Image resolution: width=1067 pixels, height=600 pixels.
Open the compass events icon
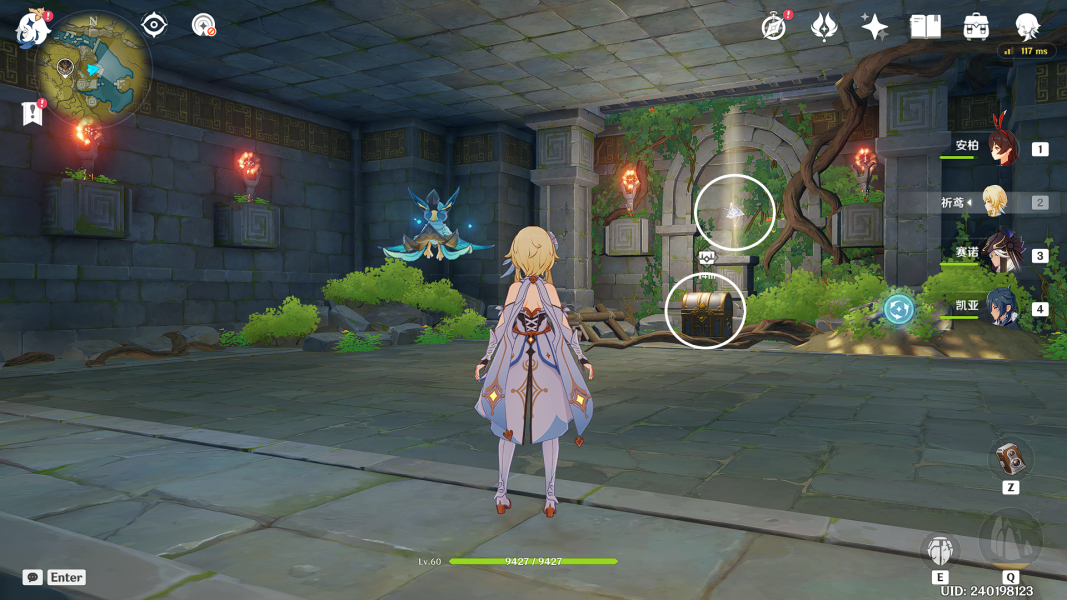click(x=773, y=27)
